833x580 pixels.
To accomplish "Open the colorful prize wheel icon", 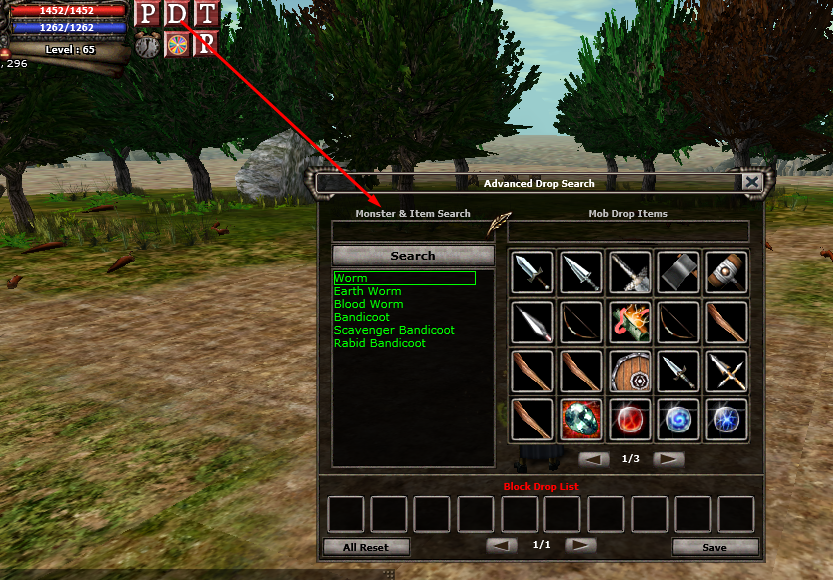I will [x=177, y=45].
